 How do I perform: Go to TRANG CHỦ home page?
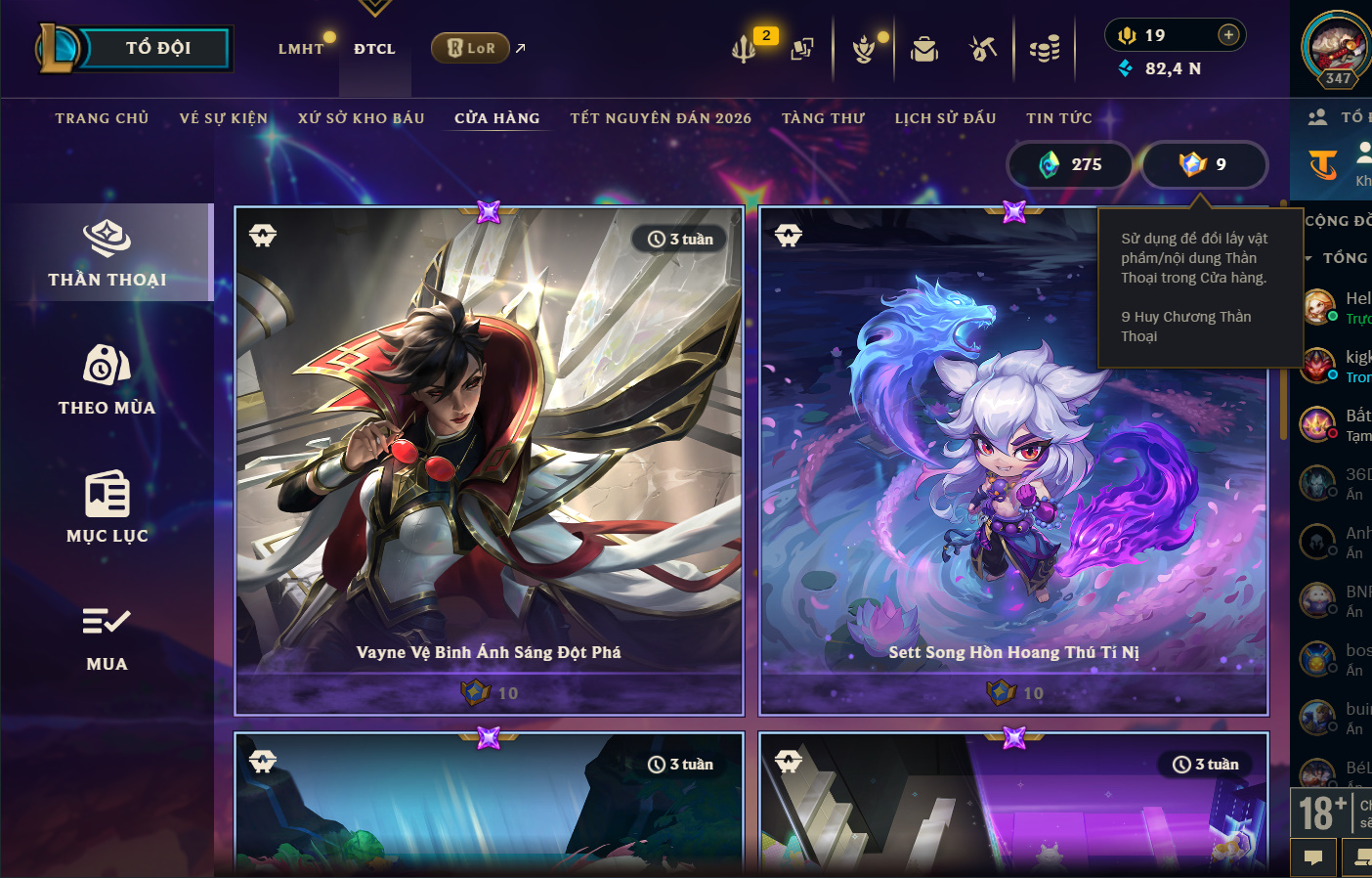coord(102,118)
